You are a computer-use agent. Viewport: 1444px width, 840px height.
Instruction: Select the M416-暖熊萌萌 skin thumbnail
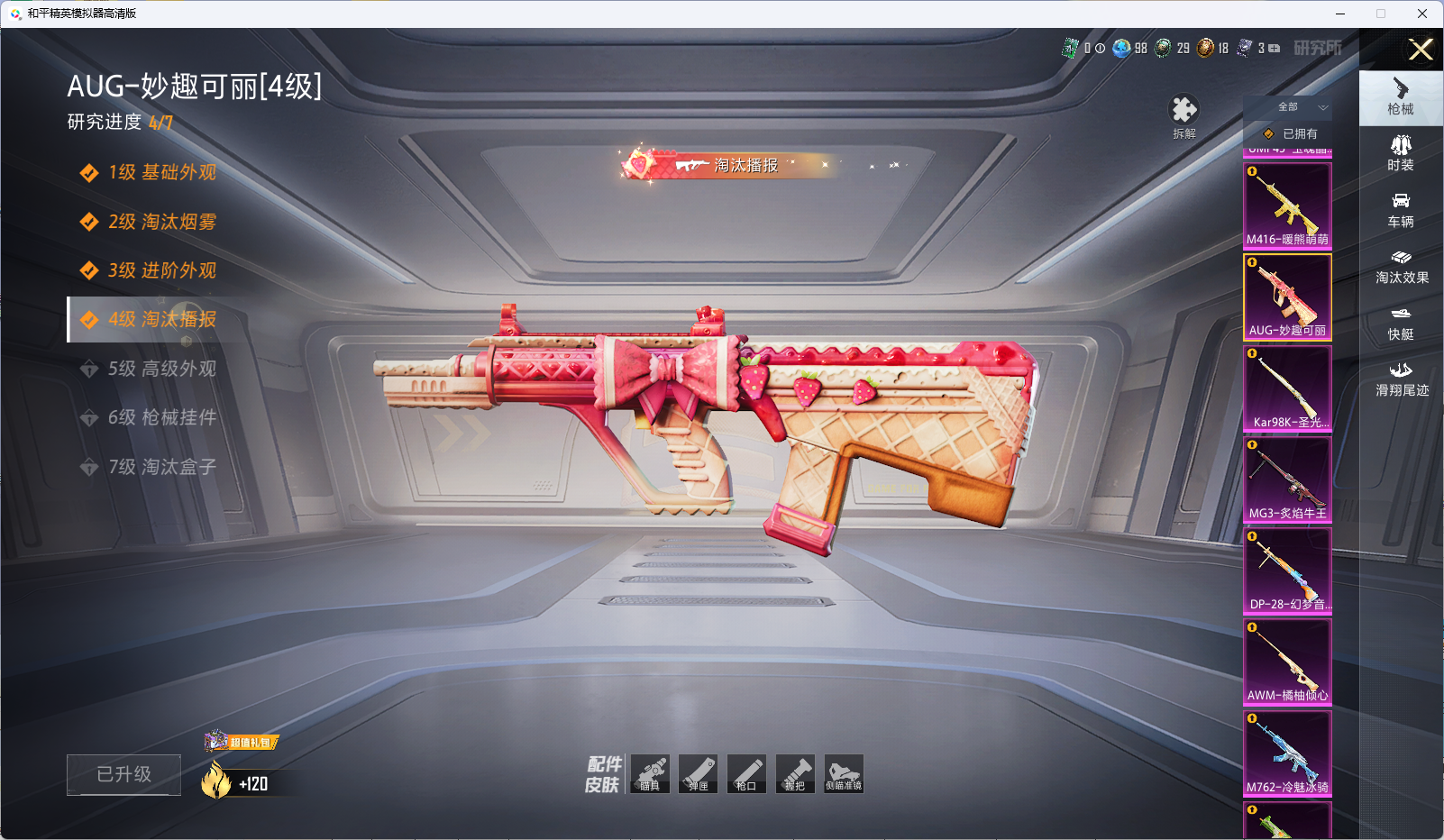click(x=1287, y=205)
